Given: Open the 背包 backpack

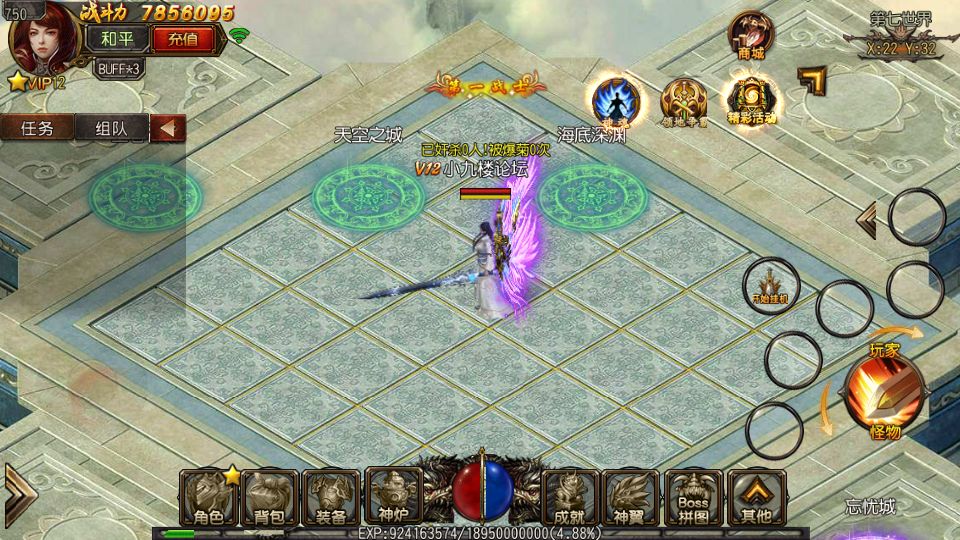Looking at the screenshot, I should coord(269,497).
